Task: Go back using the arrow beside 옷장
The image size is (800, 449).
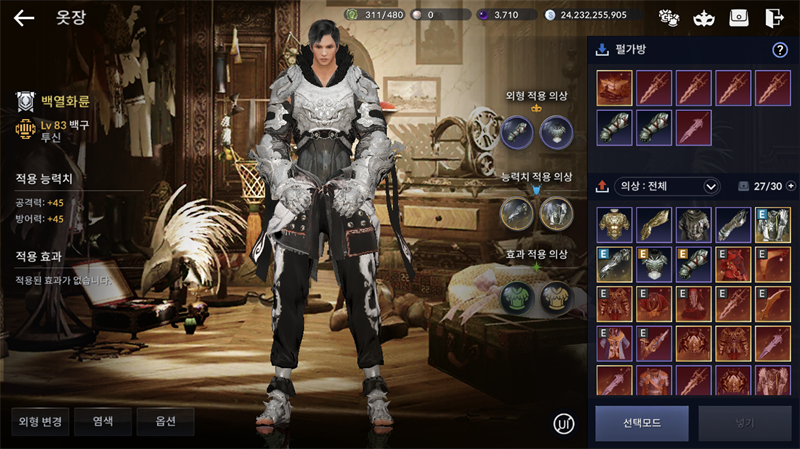Action: pos(24,17)
